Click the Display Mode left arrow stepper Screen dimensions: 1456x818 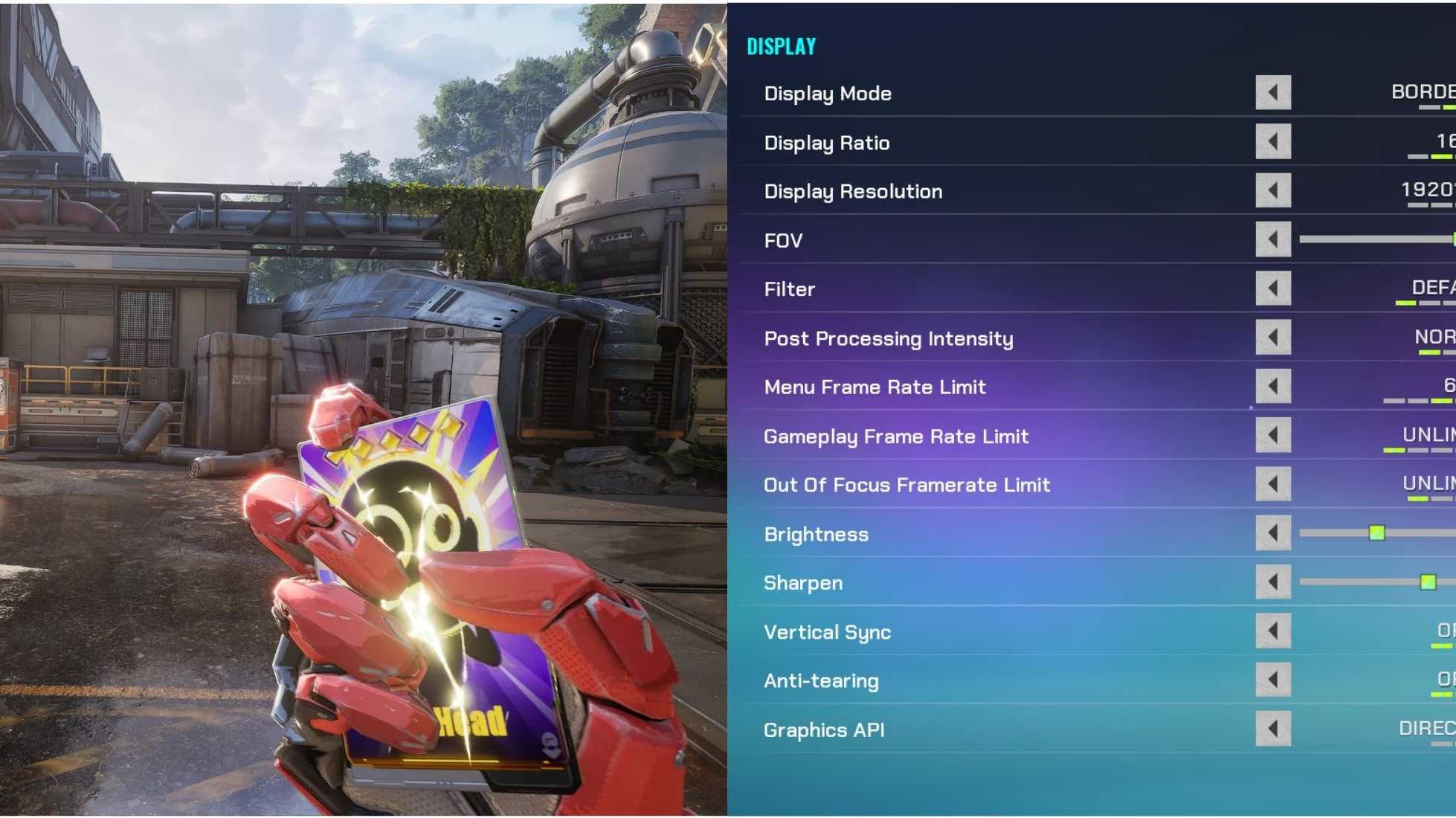[1273, 94]
